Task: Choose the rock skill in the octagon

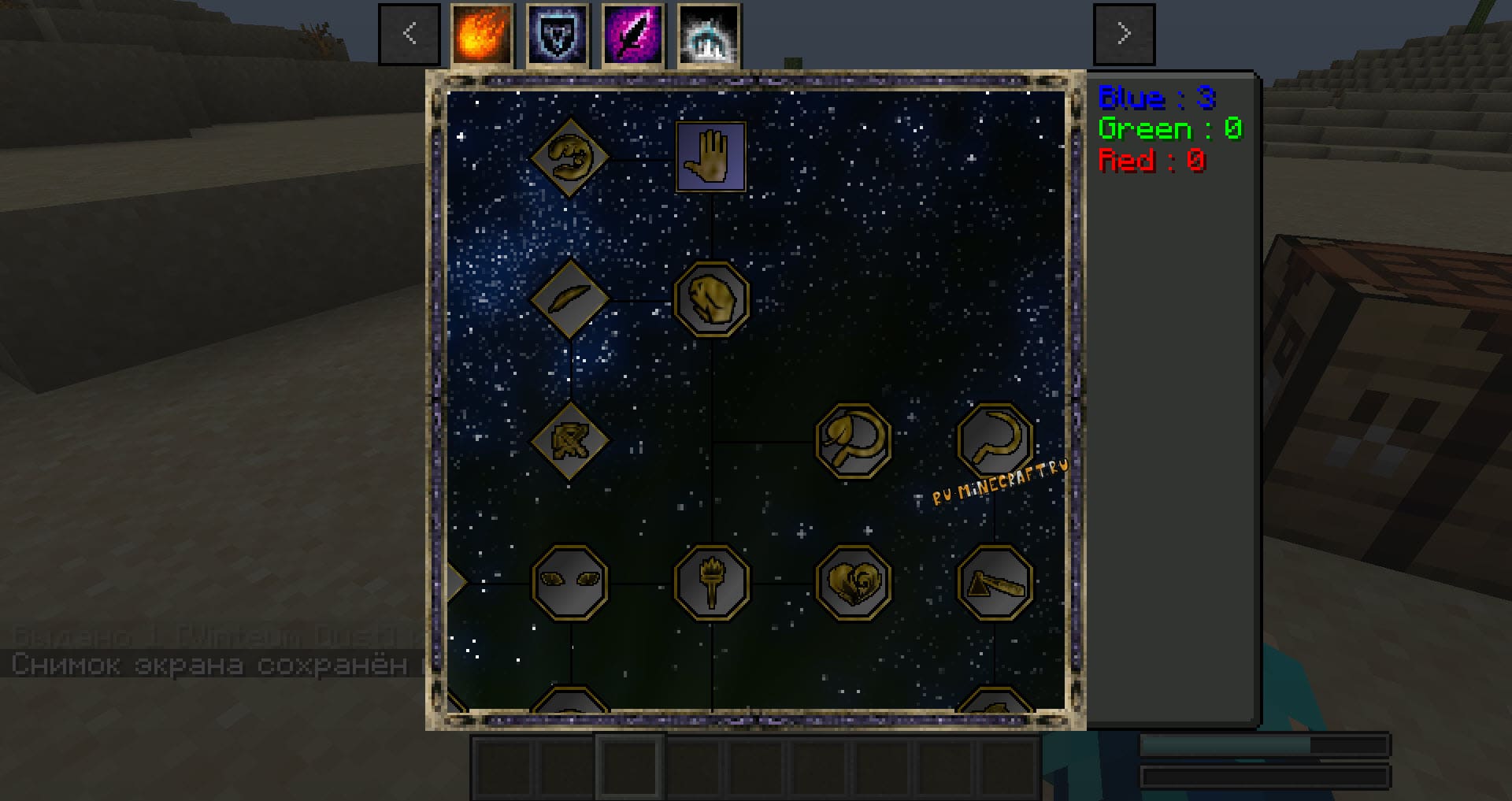Action: pyautogui.click(x=712, y=299)
